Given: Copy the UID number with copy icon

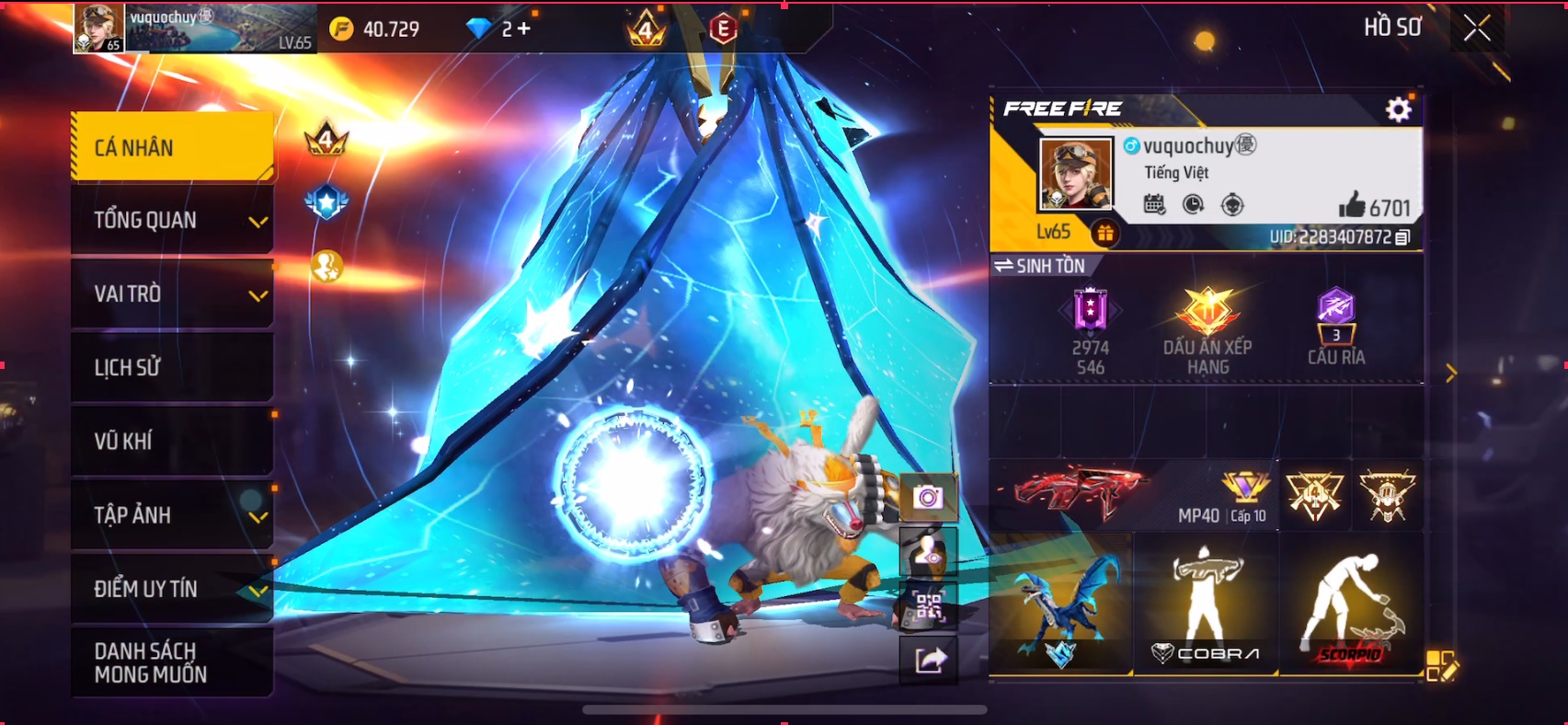Looking at the screenshot, I should click(x=1402, y=237).
